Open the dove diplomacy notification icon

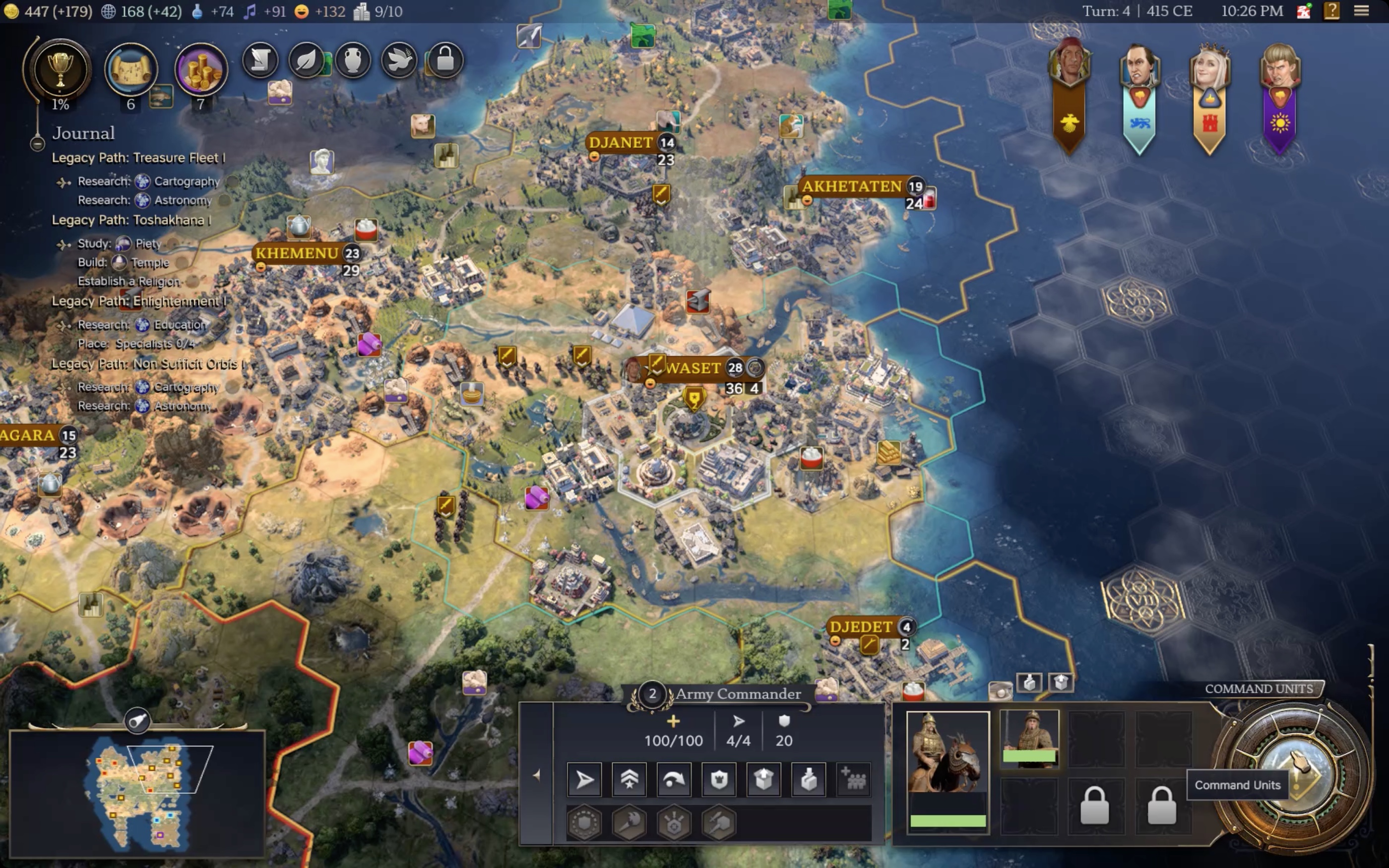pos(399,61)
